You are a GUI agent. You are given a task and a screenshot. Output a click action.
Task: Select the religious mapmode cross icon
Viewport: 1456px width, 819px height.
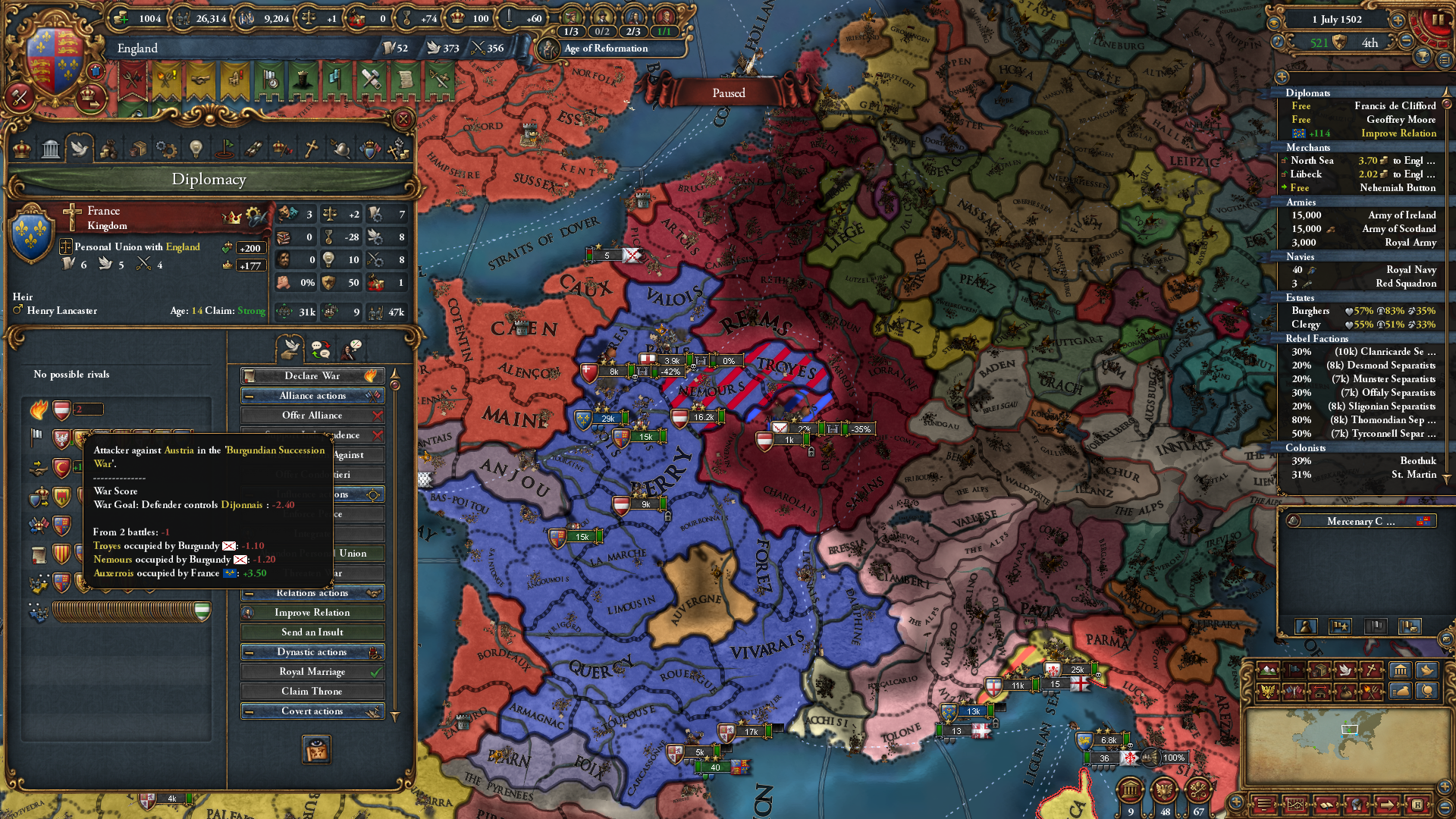pos(1372,670)
